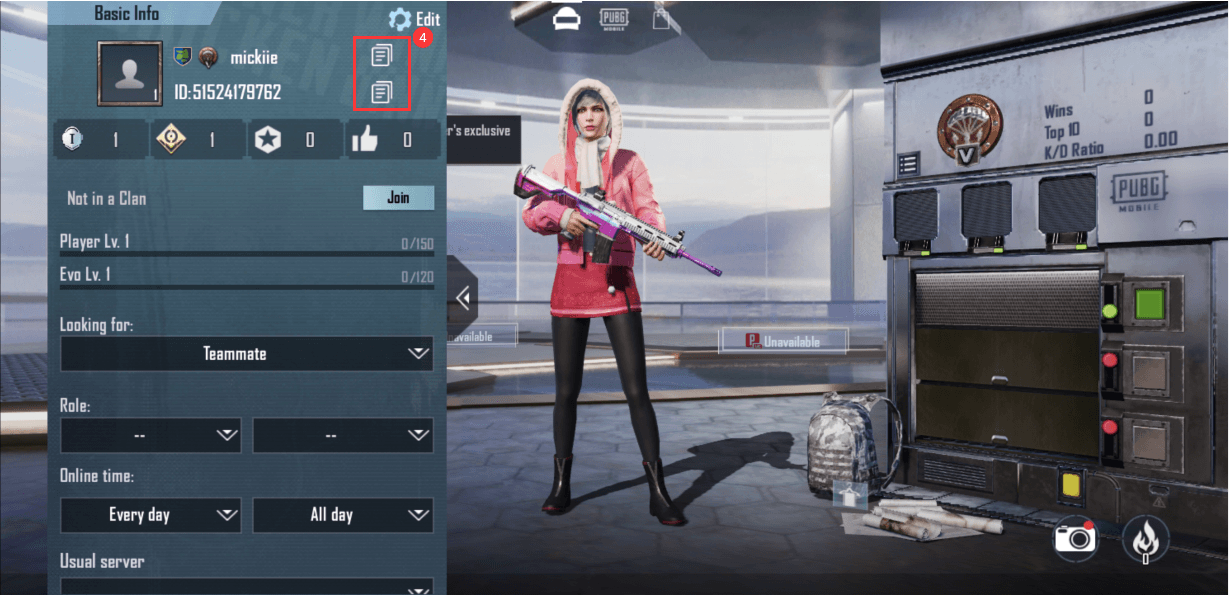1230x595 pixels.
Task: Click the star hexagon stat box
Action: pos(294,140)
